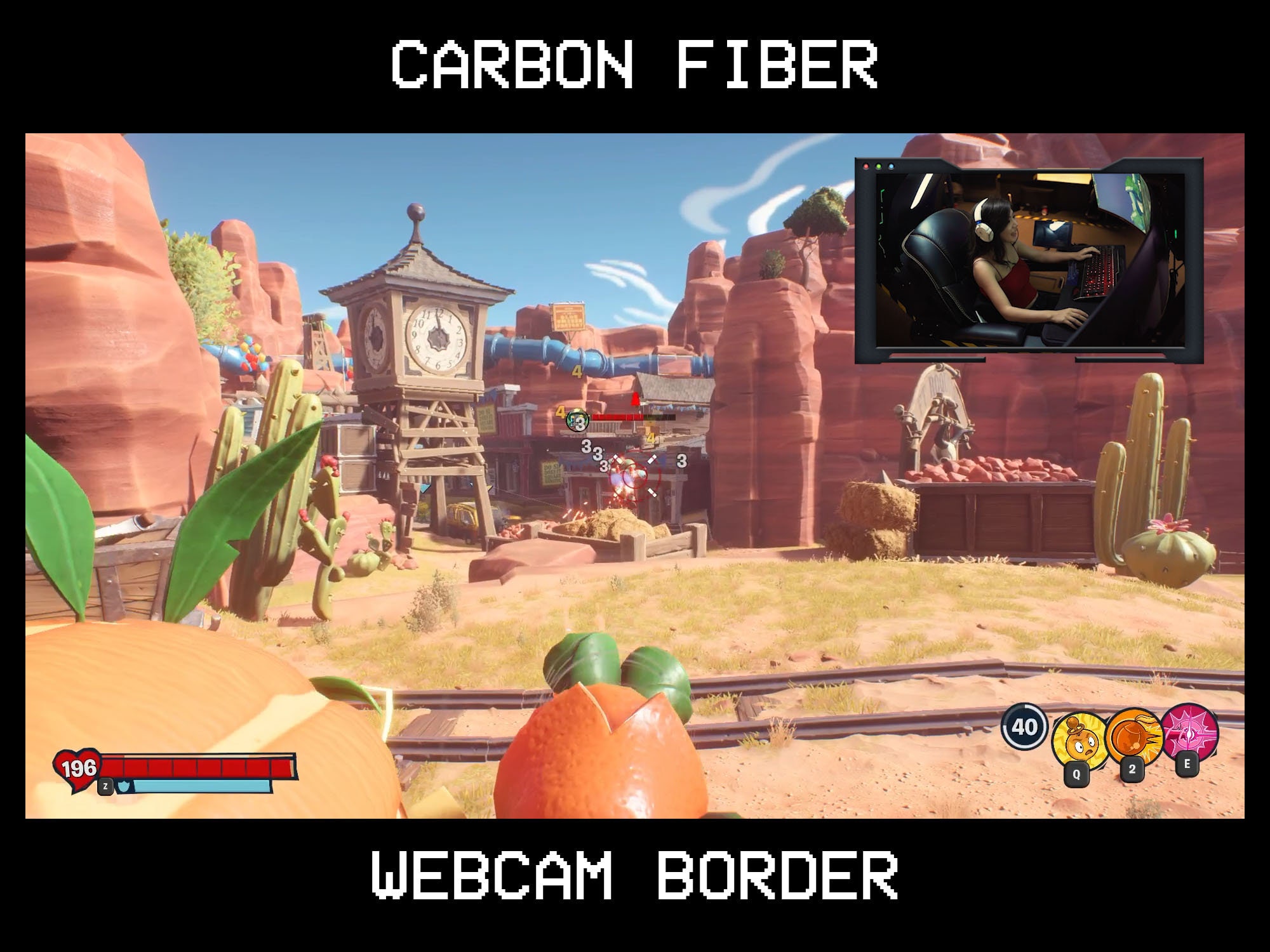Screen dimensions: 1270x952
Task: Click the red heart icon showing 196 health
Action: 77,769
